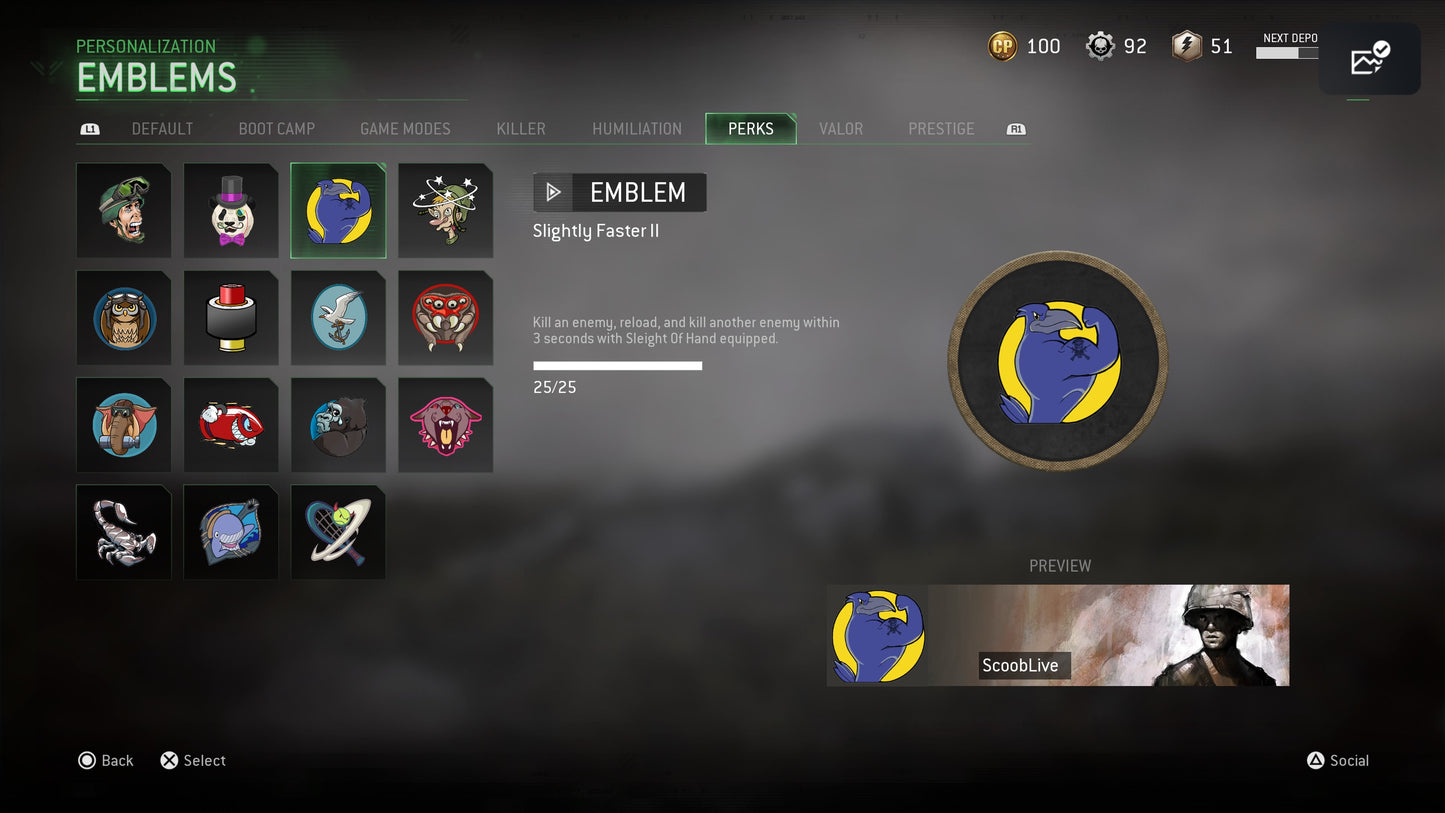Open Social from the bottom bar

pyautogui.click(x=1338, y=760)
